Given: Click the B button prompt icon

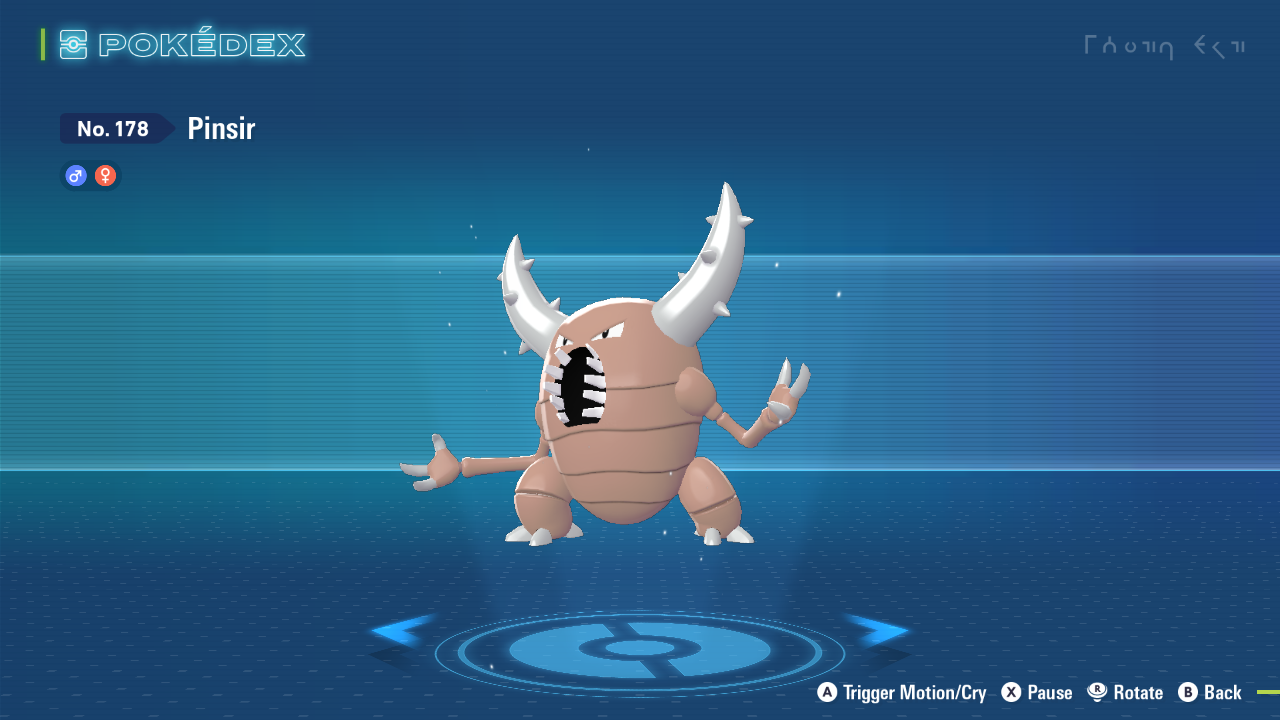Looking at the screenshot, I should tap(1186, 692).
